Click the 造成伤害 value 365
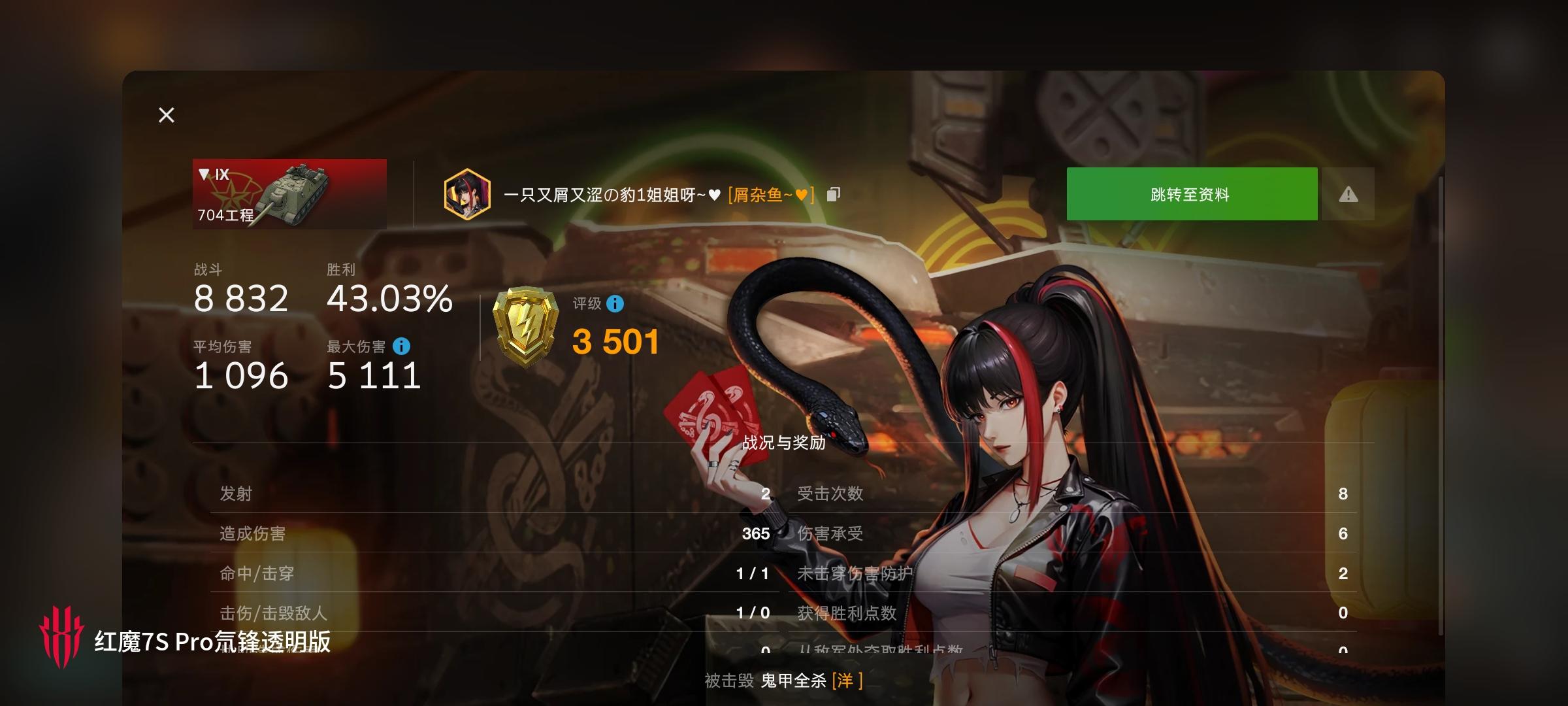This screenshot has height=706, width=1568. pyautogui.click(x=756, y=533)
